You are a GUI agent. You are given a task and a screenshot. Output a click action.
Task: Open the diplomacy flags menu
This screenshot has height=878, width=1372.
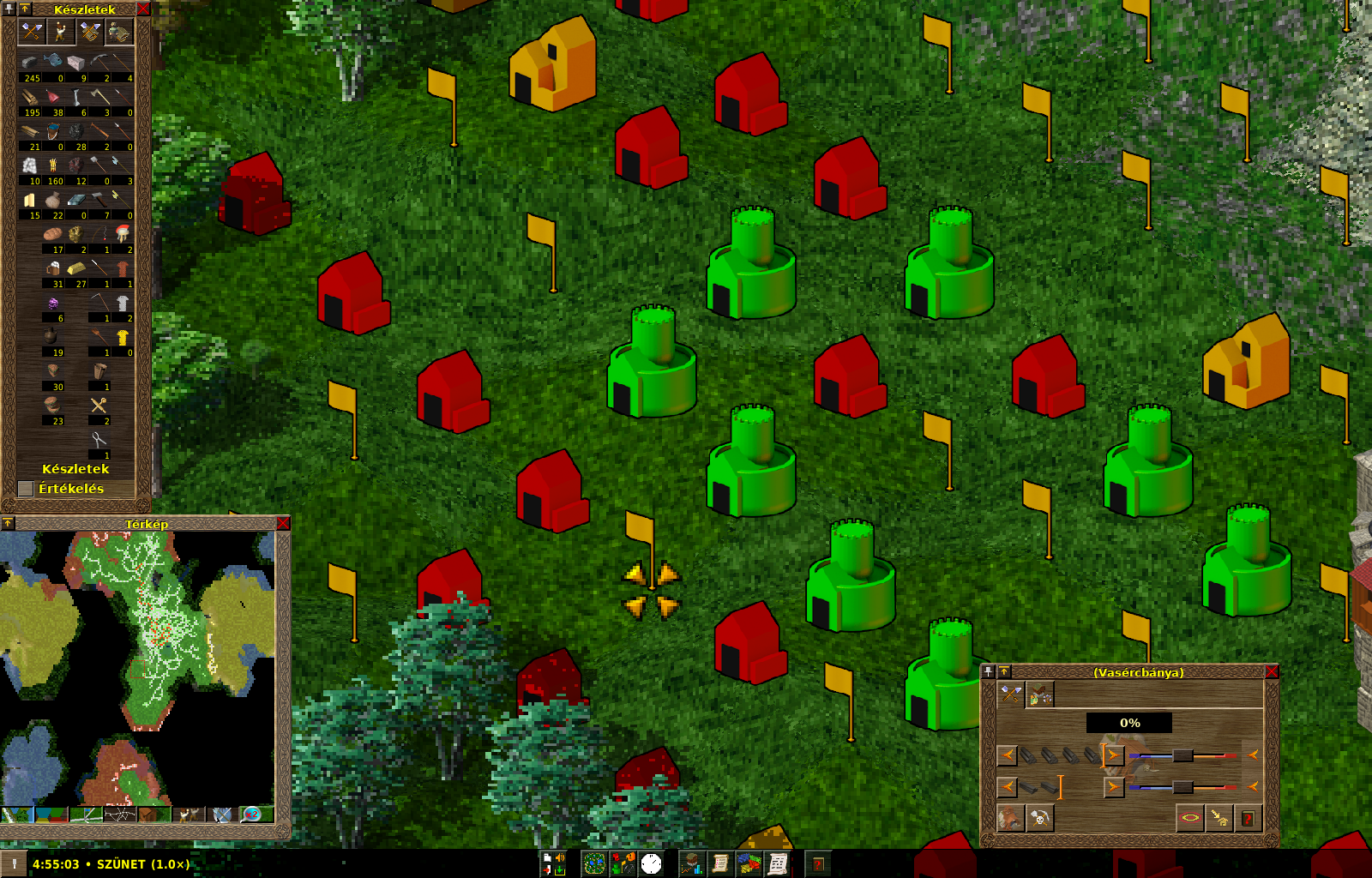[x=749, y=863]
